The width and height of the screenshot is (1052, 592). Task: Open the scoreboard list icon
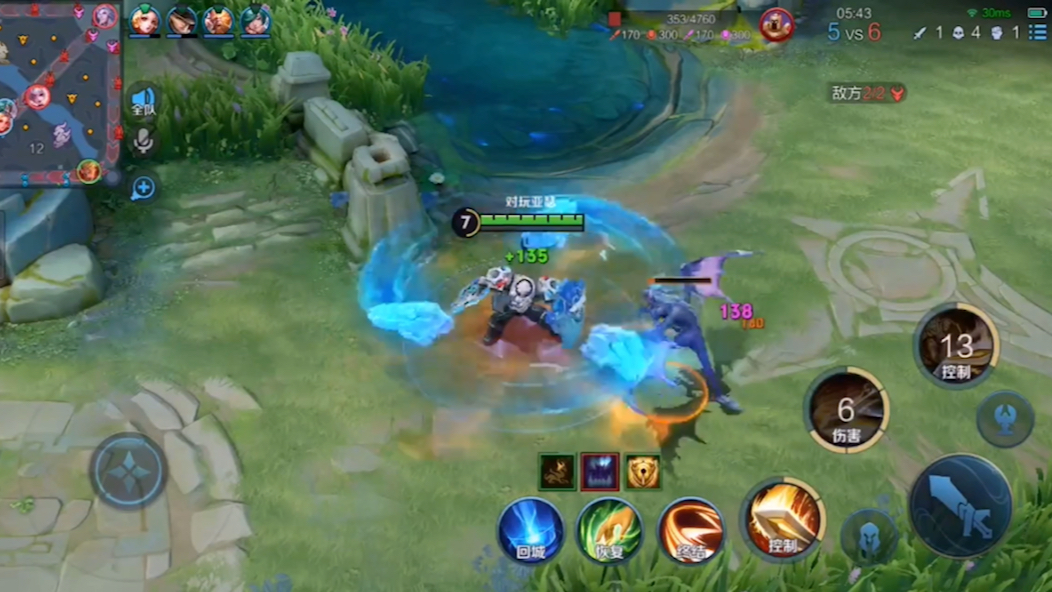(x=1036, y=33)
